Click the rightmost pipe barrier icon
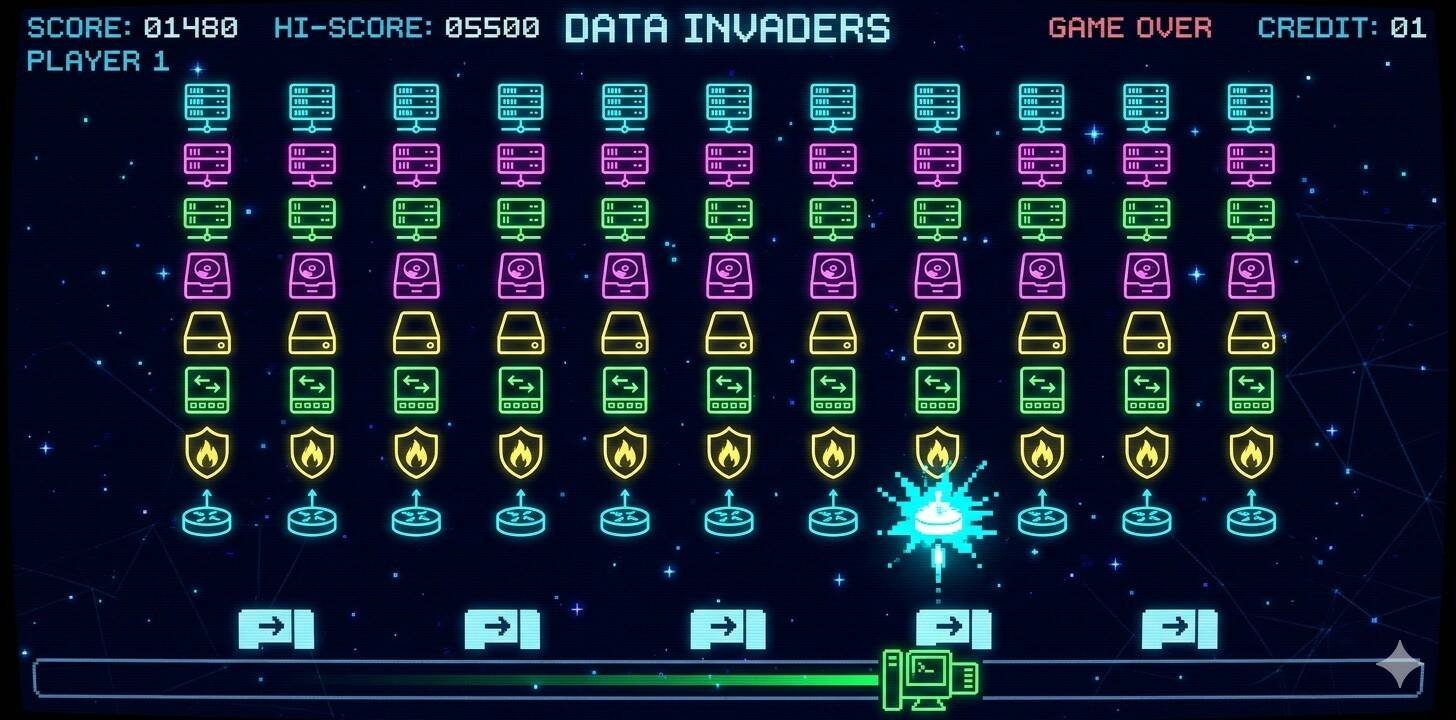 (1181, 629)
